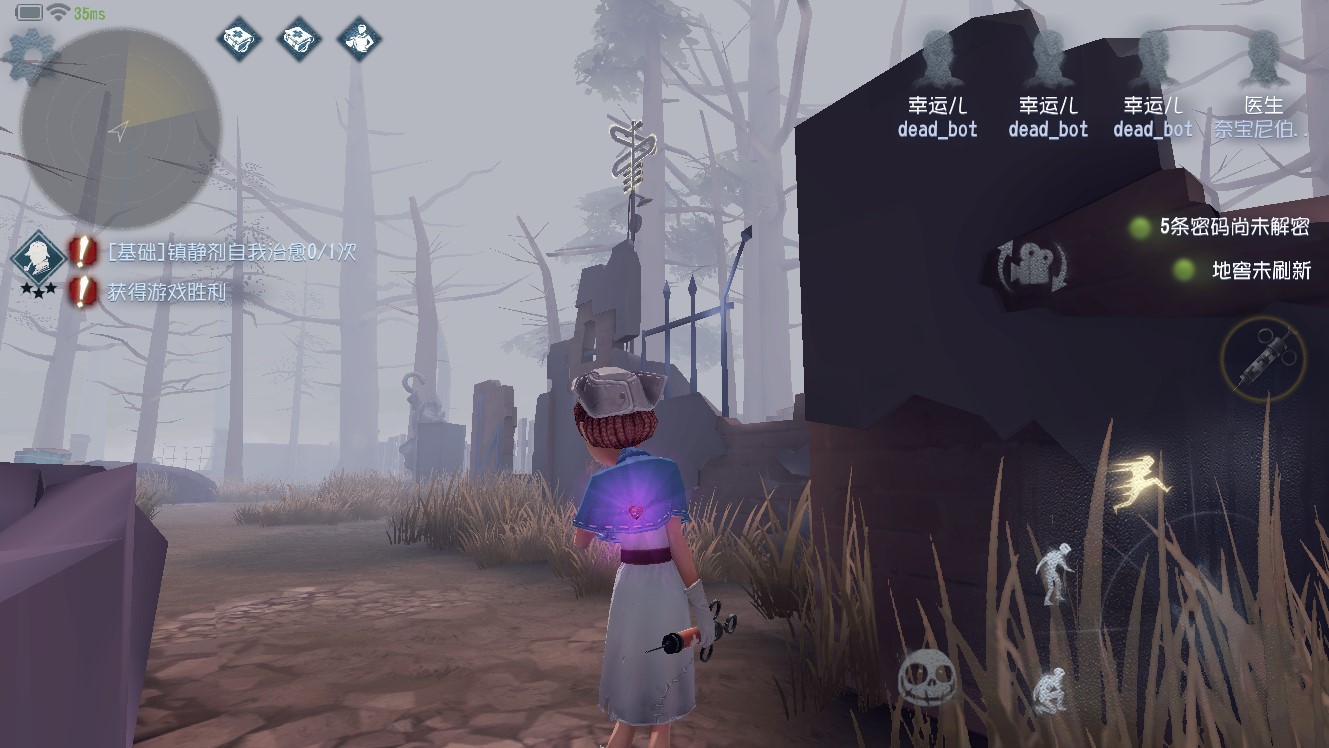Image resolution: width=1329 pixels, height=748 pixels.
Task: Toggle the camera rotation icon
Action: pyautogui.click(x=1031, y=267)
